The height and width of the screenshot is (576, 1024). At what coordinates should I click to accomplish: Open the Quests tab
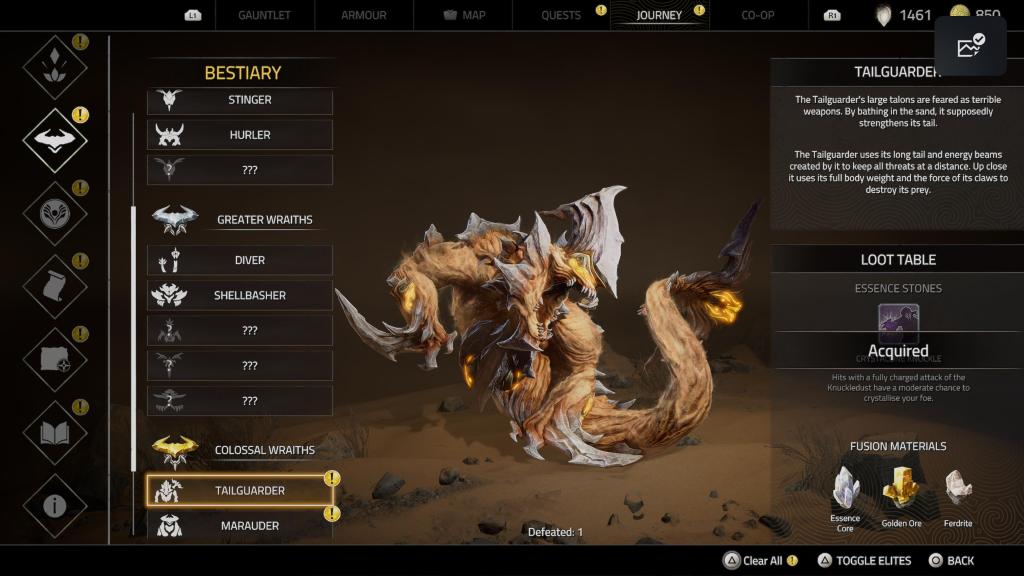tap(561, 15)
